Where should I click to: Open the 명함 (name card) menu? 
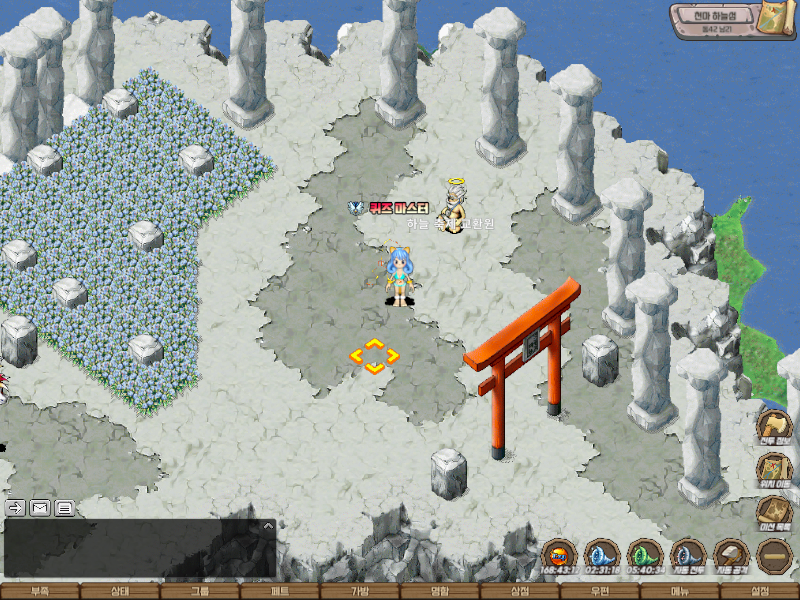coord(440,591)
